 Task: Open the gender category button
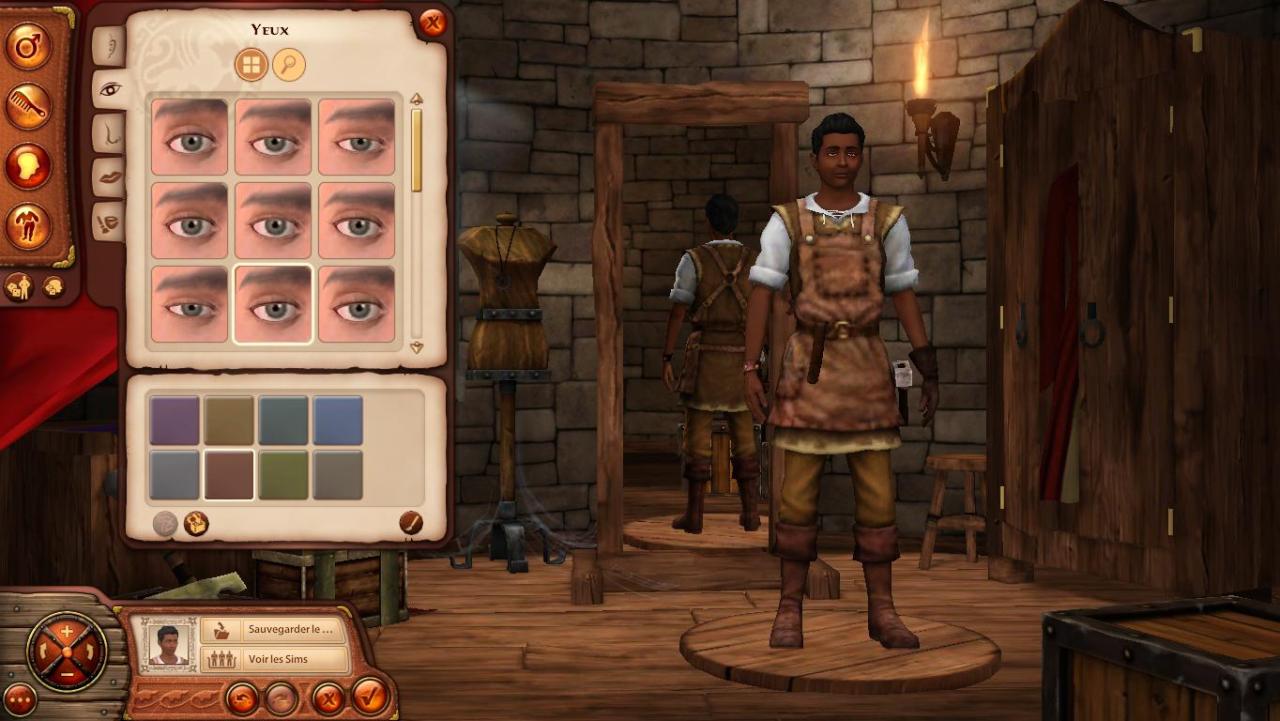pyautogui.click(x=28, y=46)
